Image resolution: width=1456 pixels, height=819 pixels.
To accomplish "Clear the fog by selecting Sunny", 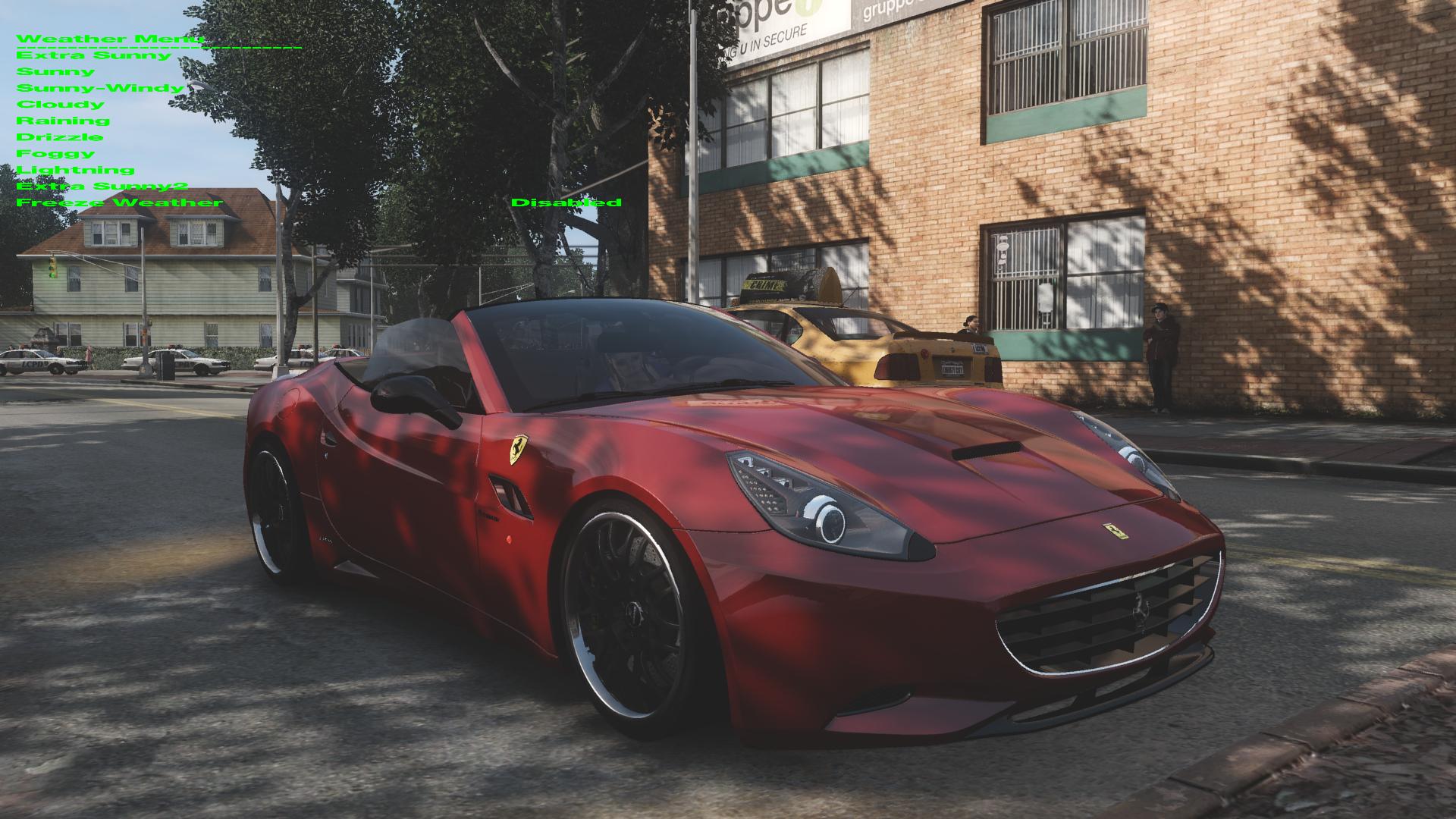I will point(57,71).
